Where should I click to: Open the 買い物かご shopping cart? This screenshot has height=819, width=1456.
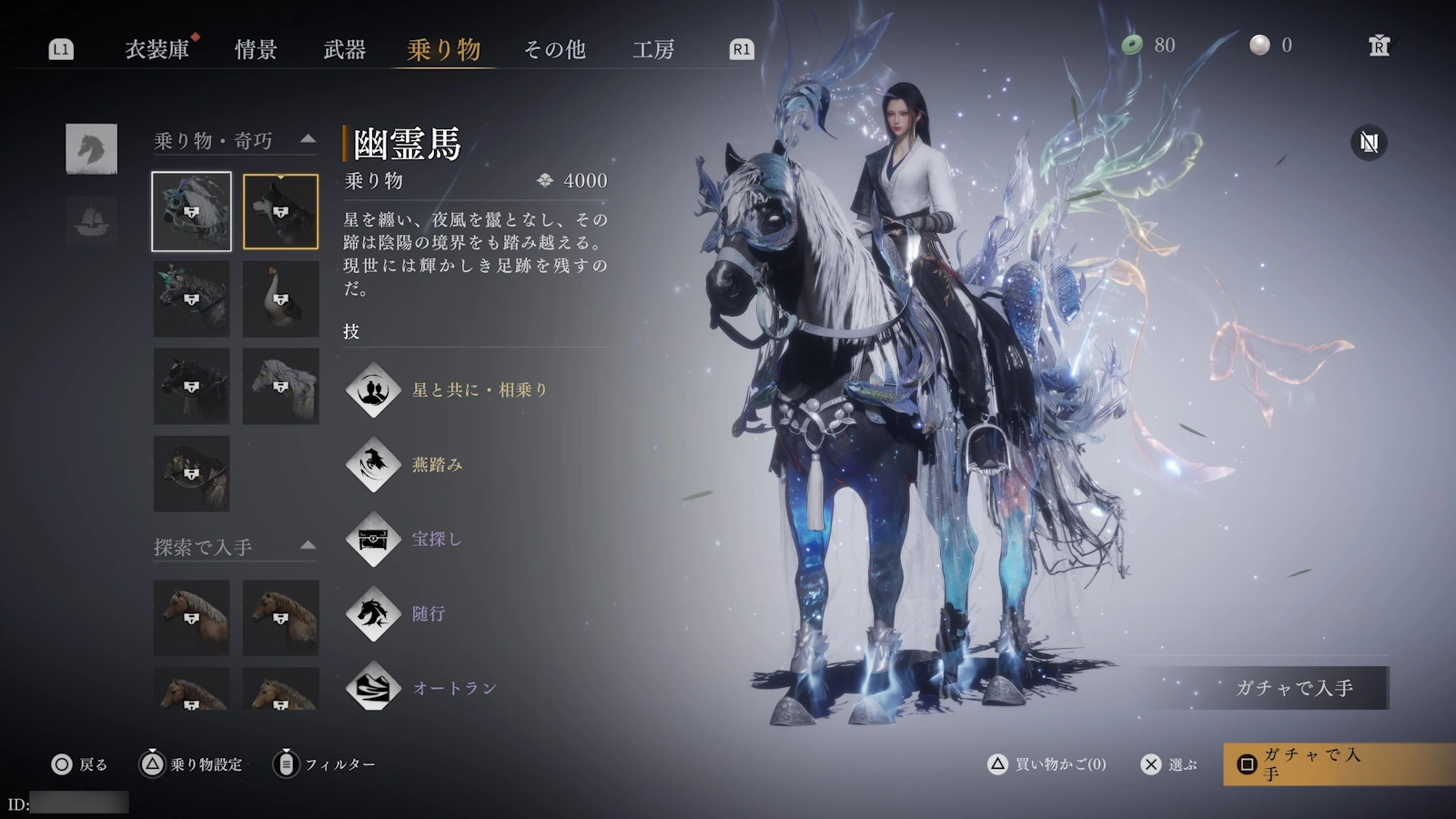click(1046, 765)
